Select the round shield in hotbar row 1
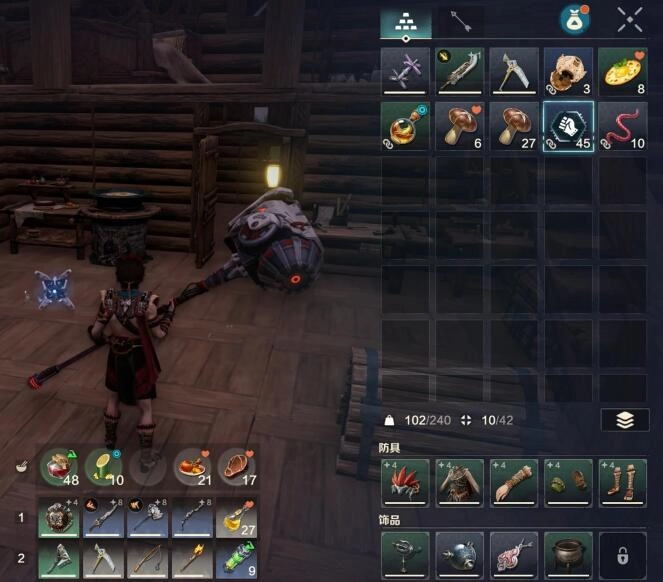The height and width of the screenshot is (582, 663). [59, 519]
